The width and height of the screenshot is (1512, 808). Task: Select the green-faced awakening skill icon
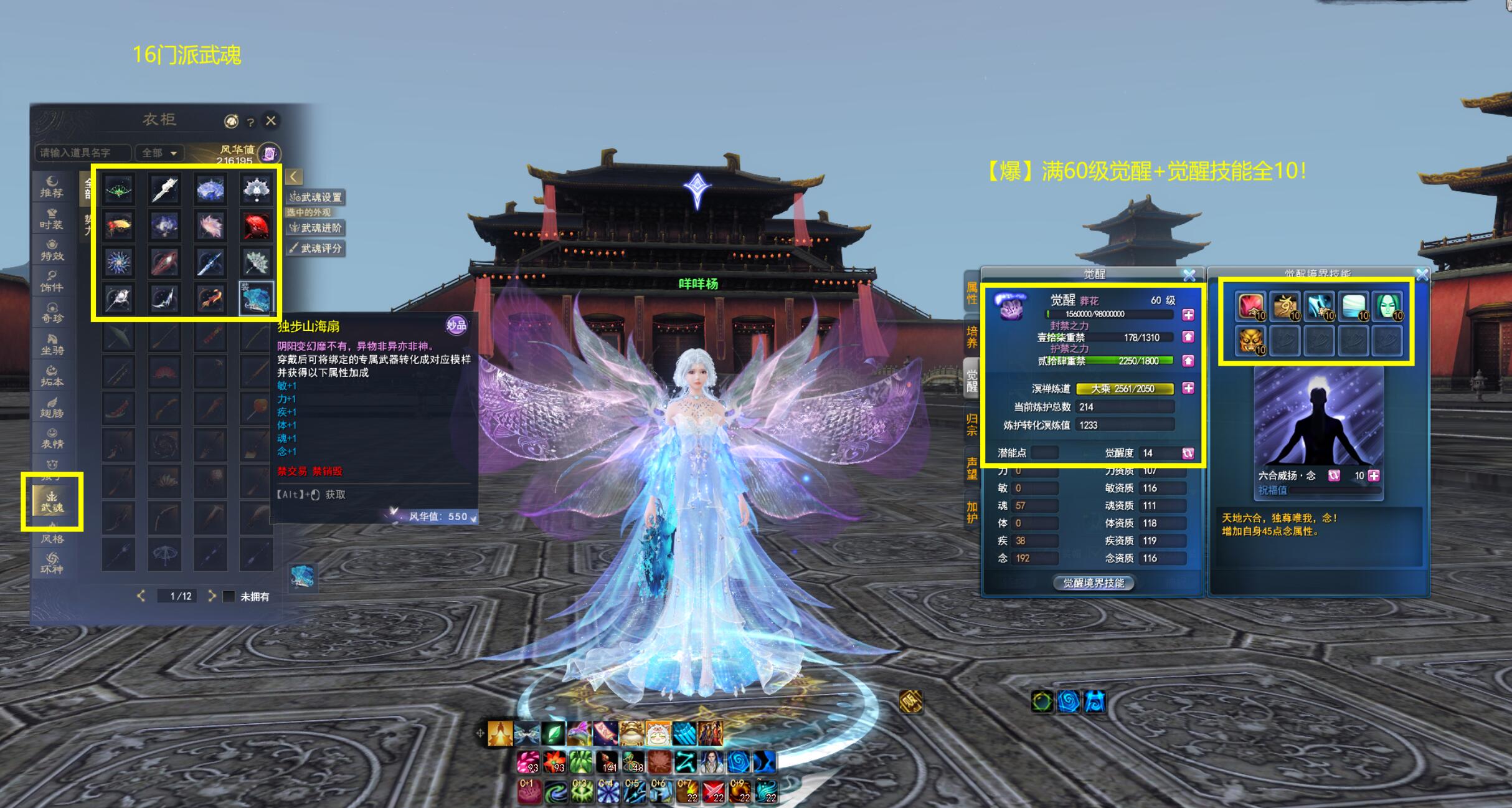(1387, 305)
